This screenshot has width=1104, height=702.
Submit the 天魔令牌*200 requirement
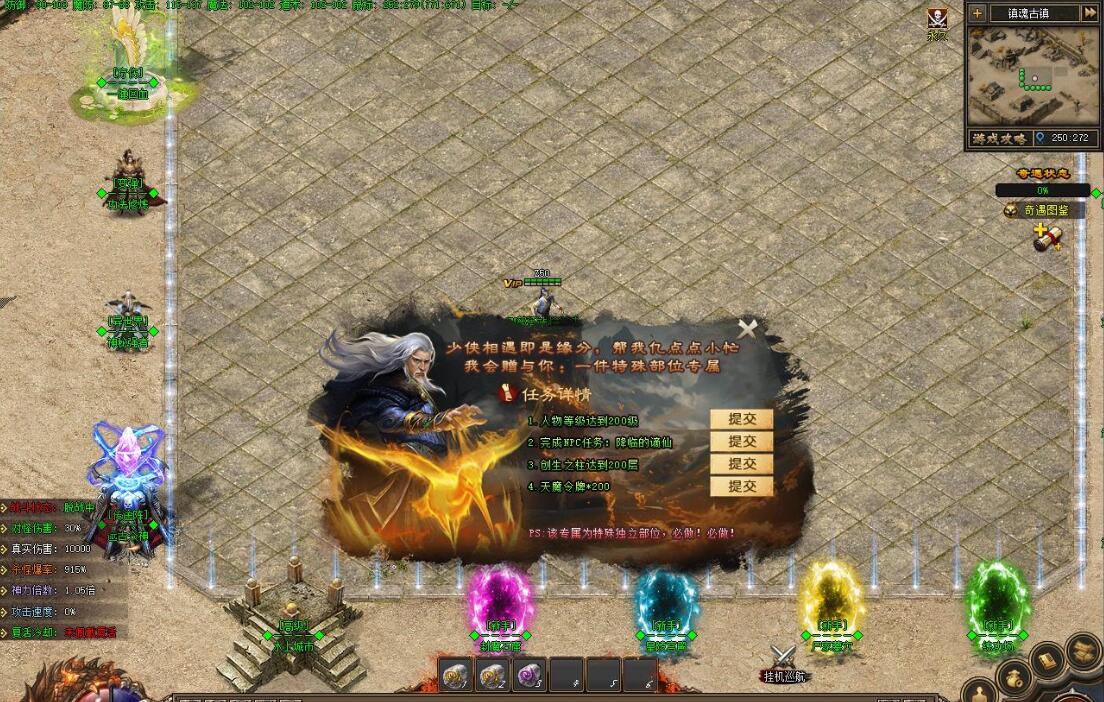pos(741,487)
